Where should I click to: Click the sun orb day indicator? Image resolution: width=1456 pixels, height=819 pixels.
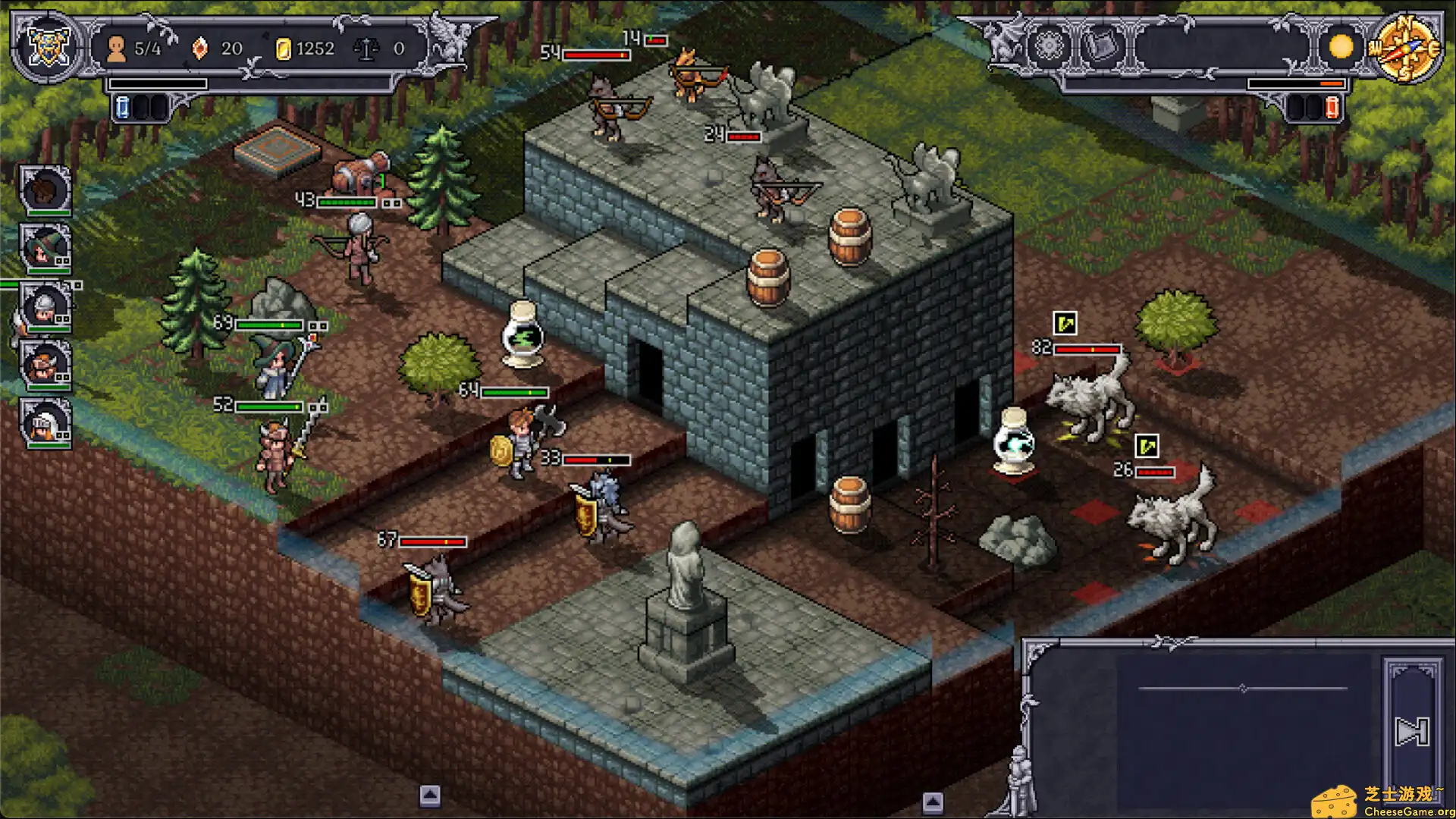click(x=1341, y=47)
